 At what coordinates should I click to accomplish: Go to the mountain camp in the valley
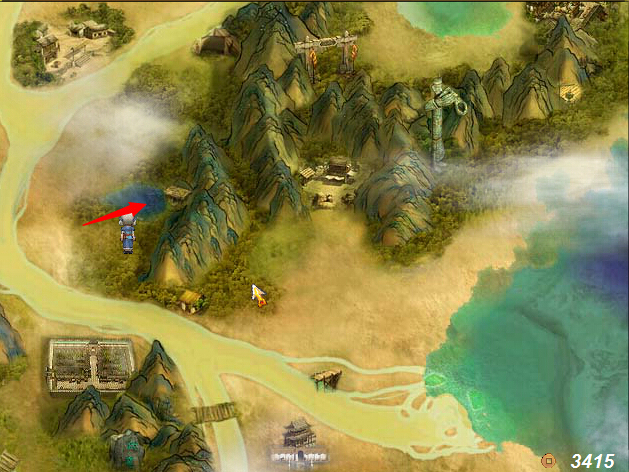[330, 180]
